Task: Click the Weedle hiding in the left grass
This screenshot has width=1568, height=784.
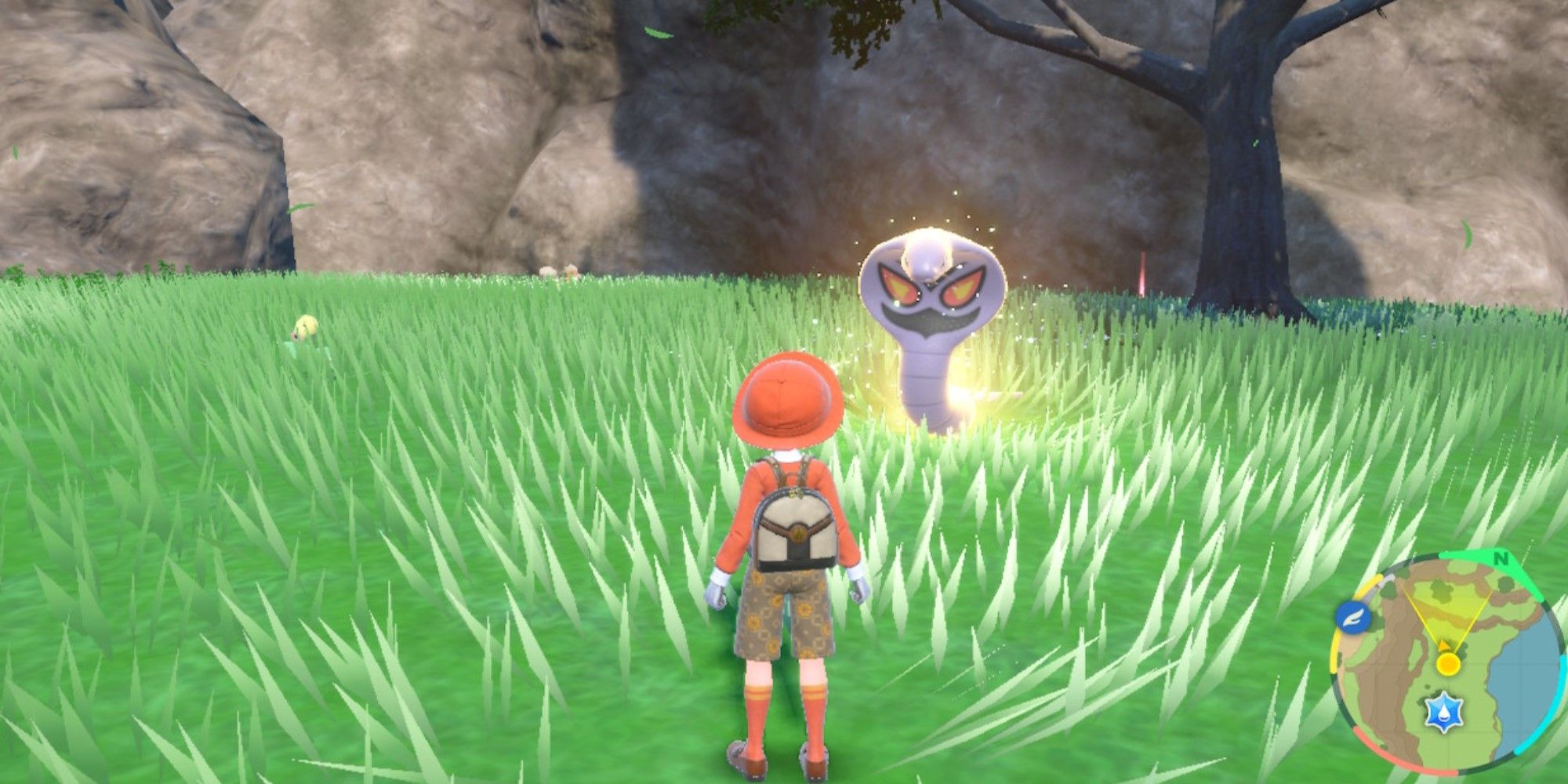Action: (306, 325)
